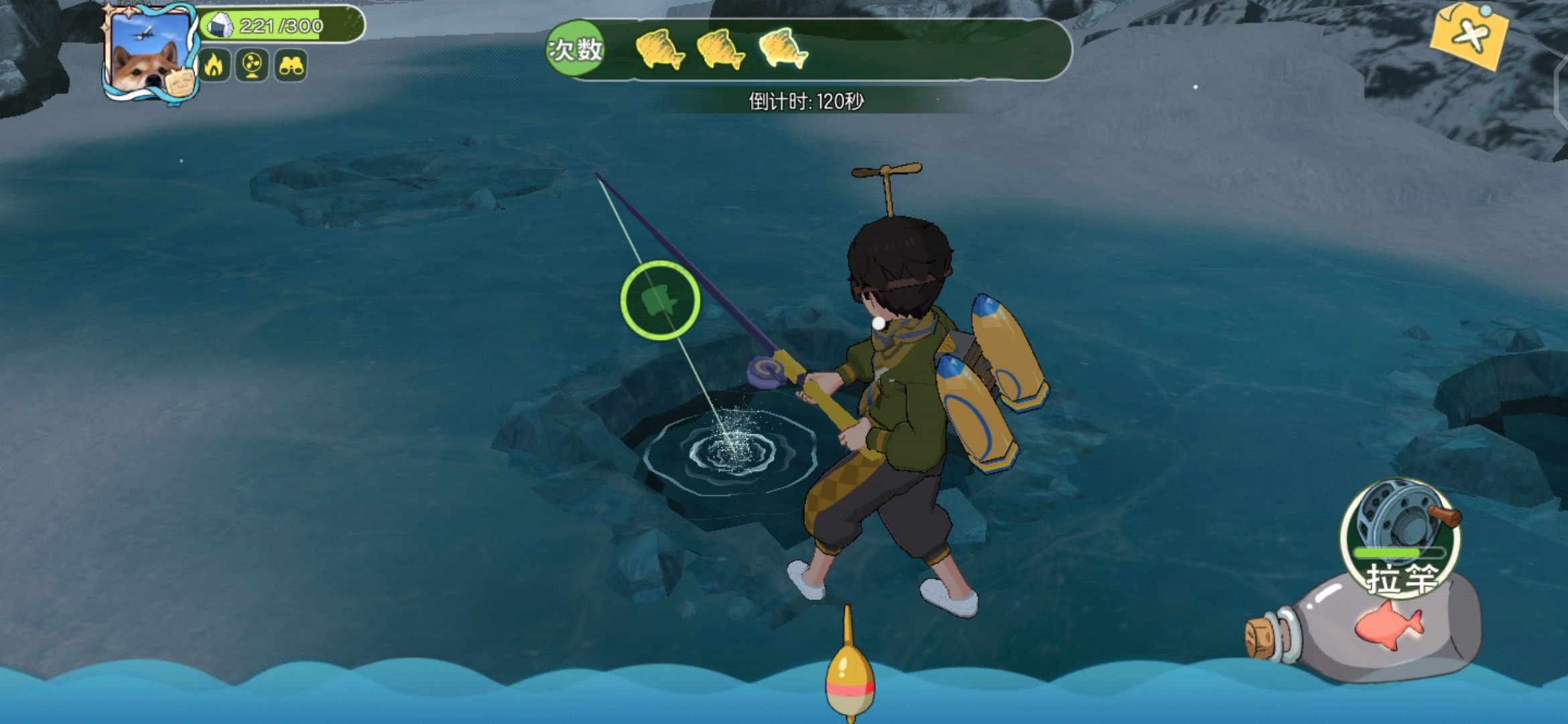This screenshot has height=724, width=1568.
Task: Select the binoculars icon
Action: 291,66
